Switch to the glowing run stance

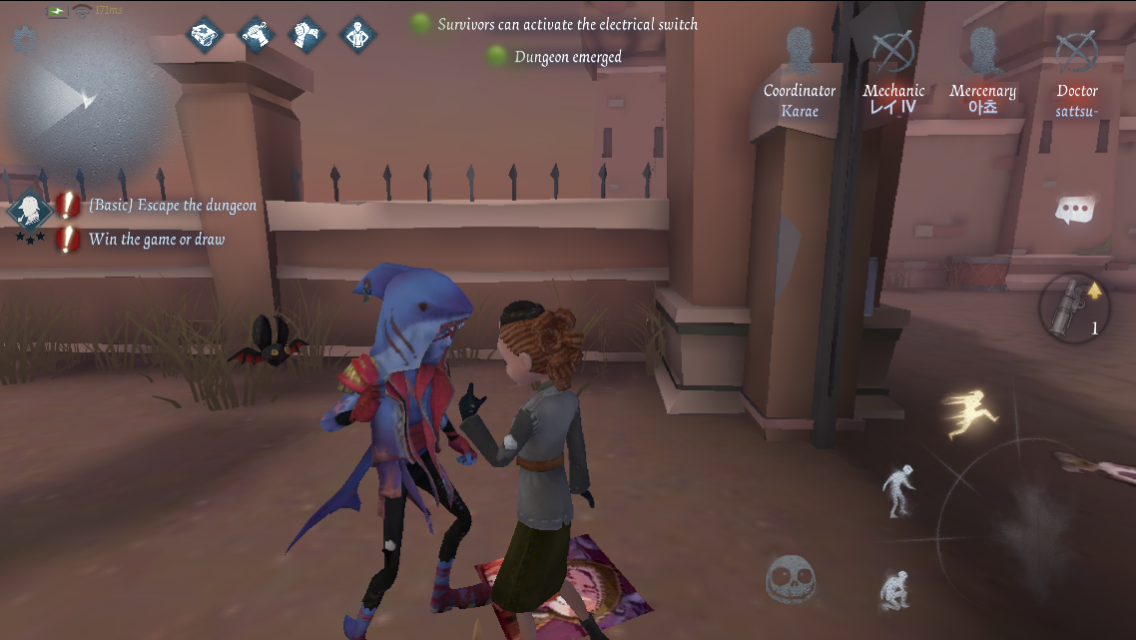[966, 414]
